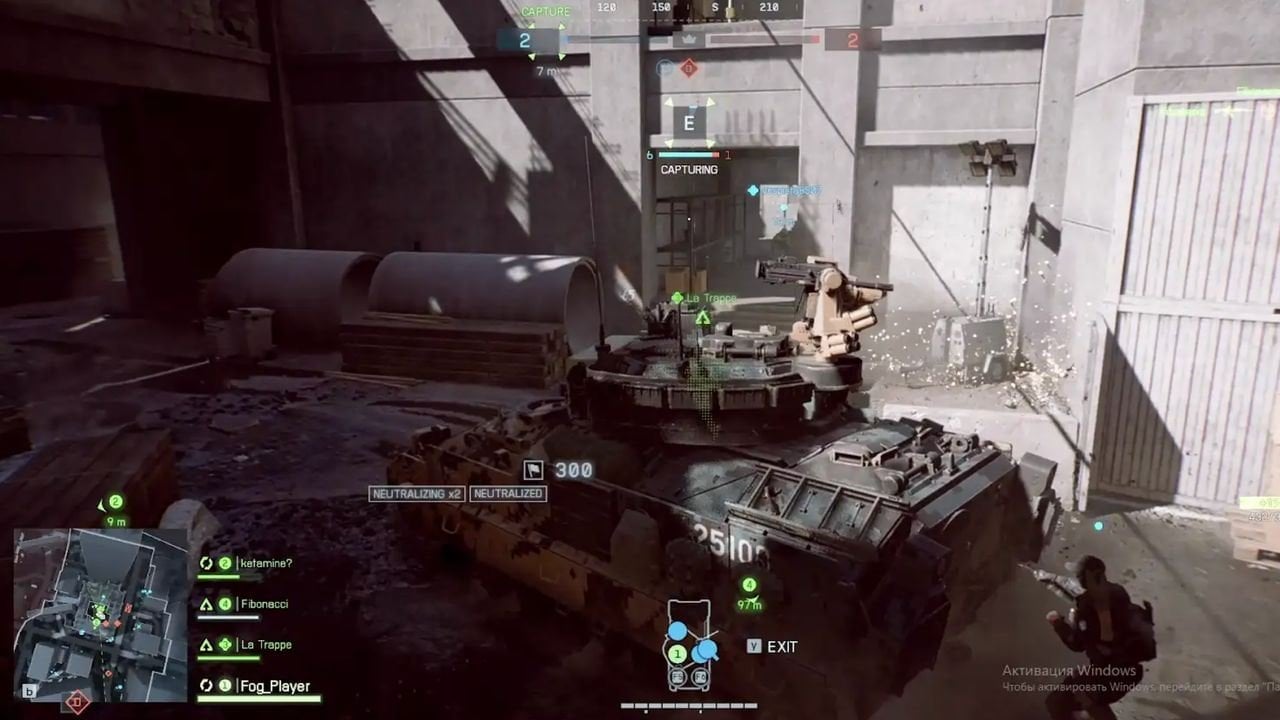Select the green seat 1 marker in the vehicle diagram
The height and width of the screenshot is (720, 1280).
point(677,653)
